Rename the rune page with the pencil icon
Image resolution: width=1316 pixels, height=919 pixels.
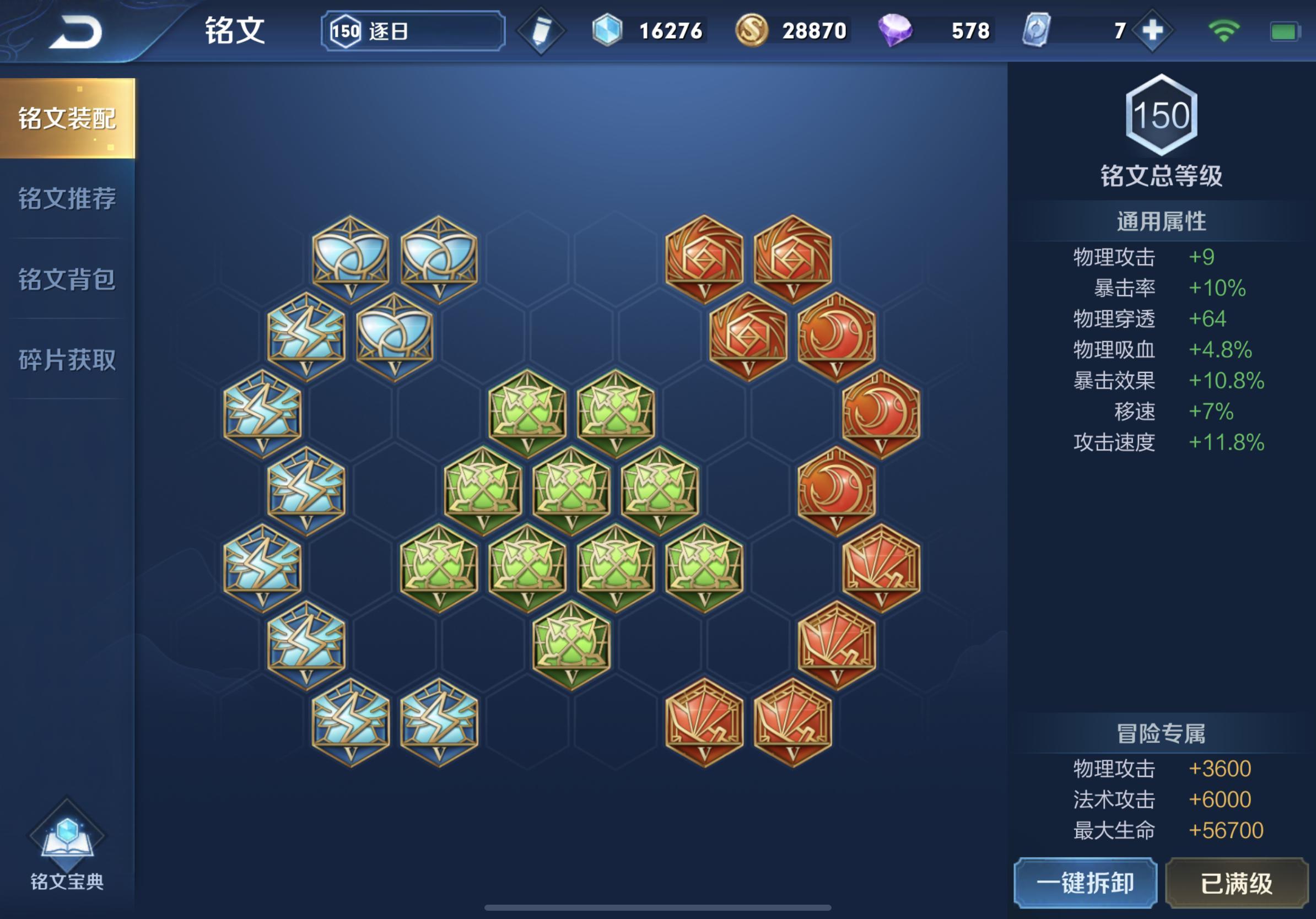tap(541, 31)
